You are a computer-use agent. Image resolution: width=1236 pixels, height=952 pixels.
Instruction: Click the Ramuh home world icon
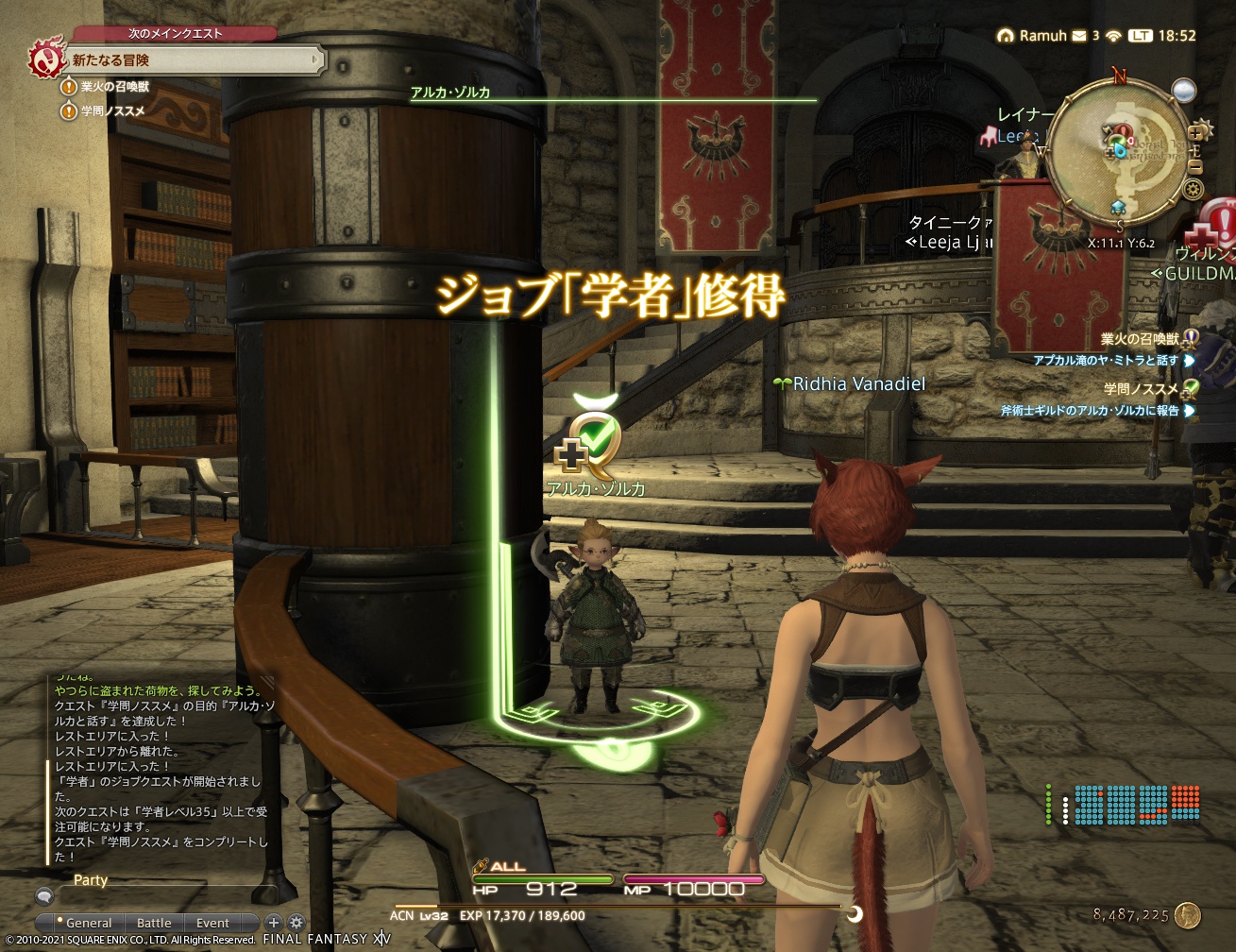pyautogui.click(x=1006, y=37)
